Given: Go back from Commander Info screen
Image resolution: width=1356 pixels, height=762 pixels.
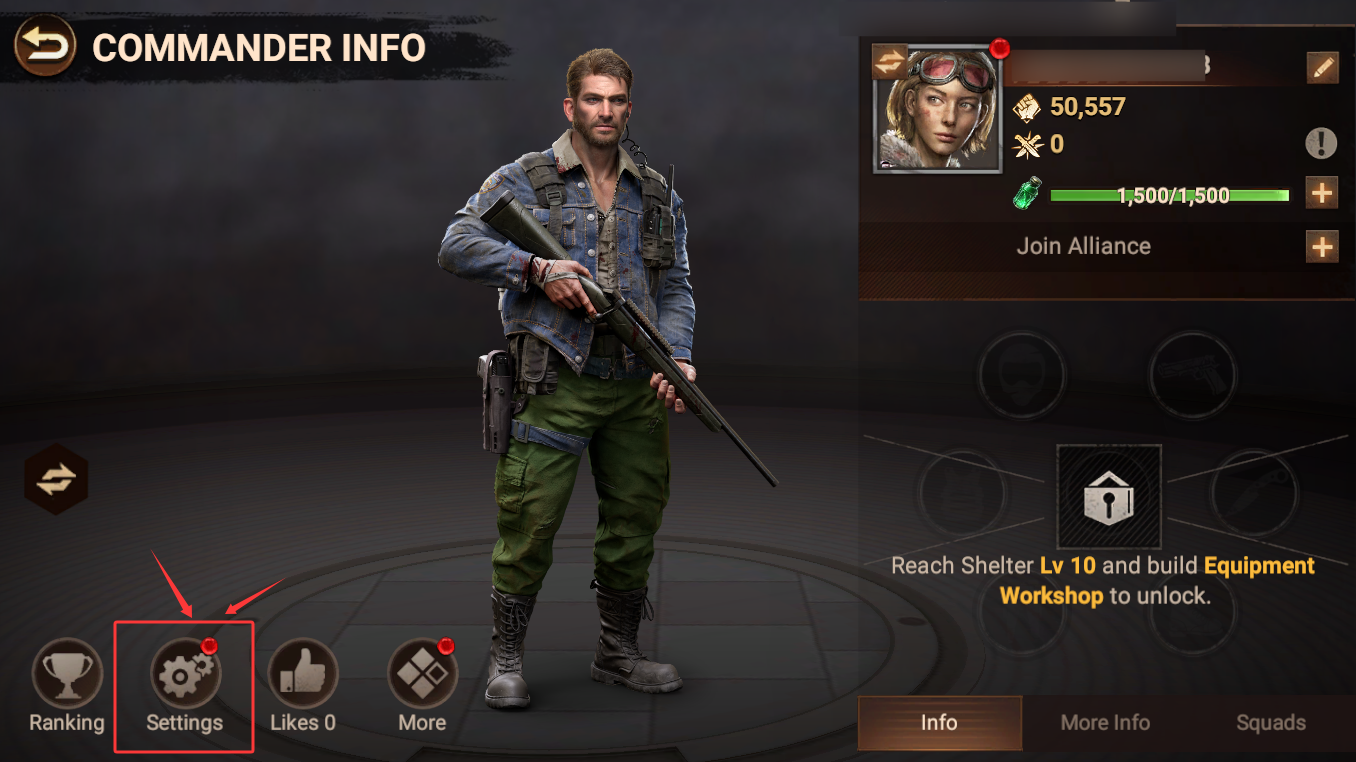Looking at the screenshot, I should [45, 46].
